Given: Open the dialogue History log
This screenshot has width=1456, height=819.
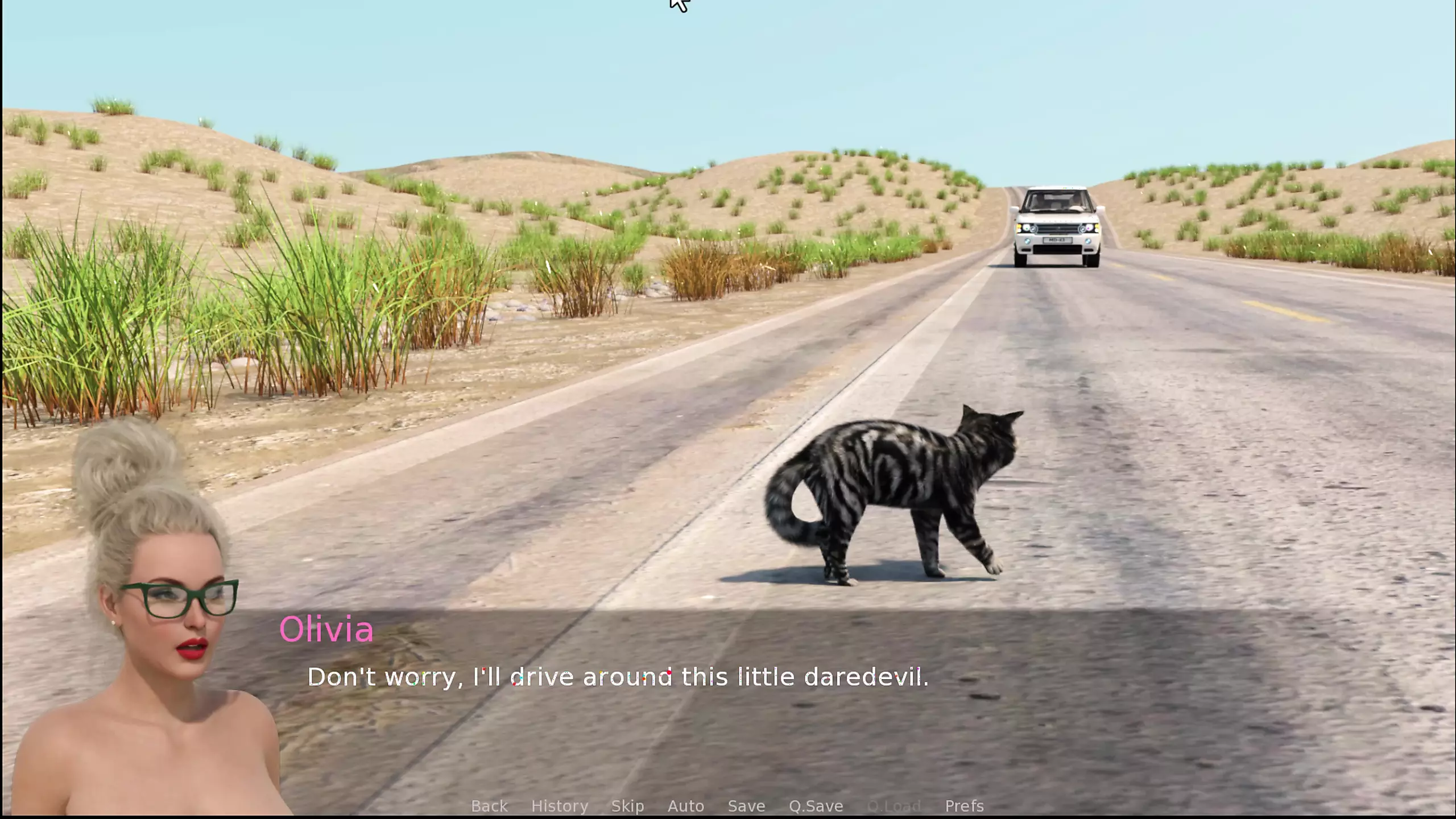Looking at the screenshot, I should [560, 806].
